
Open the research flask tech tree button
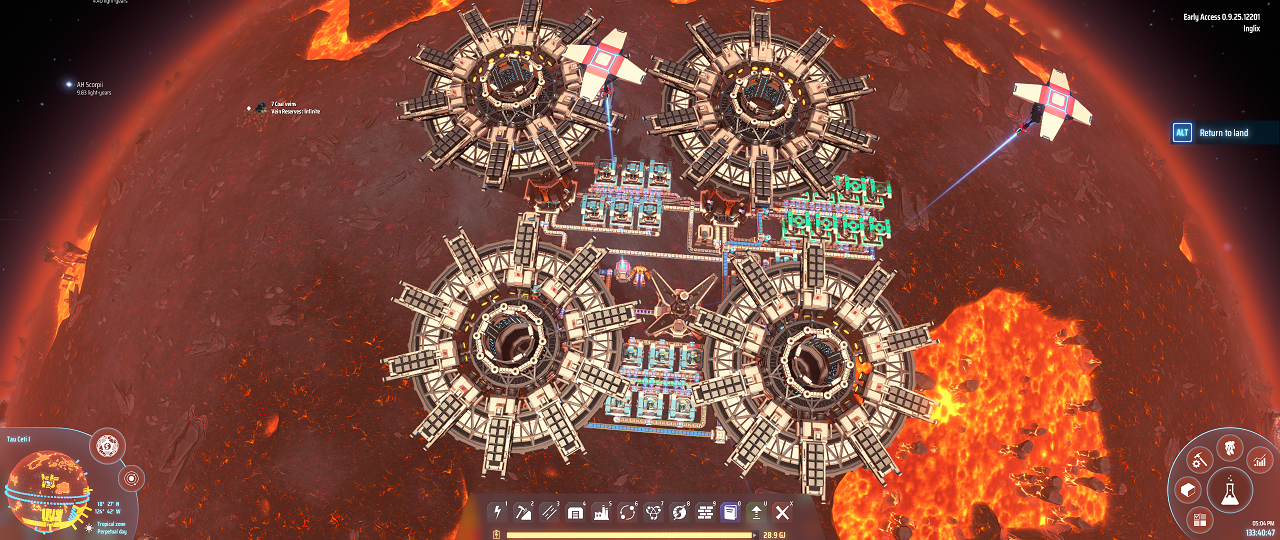click(x=1229, y=491)
